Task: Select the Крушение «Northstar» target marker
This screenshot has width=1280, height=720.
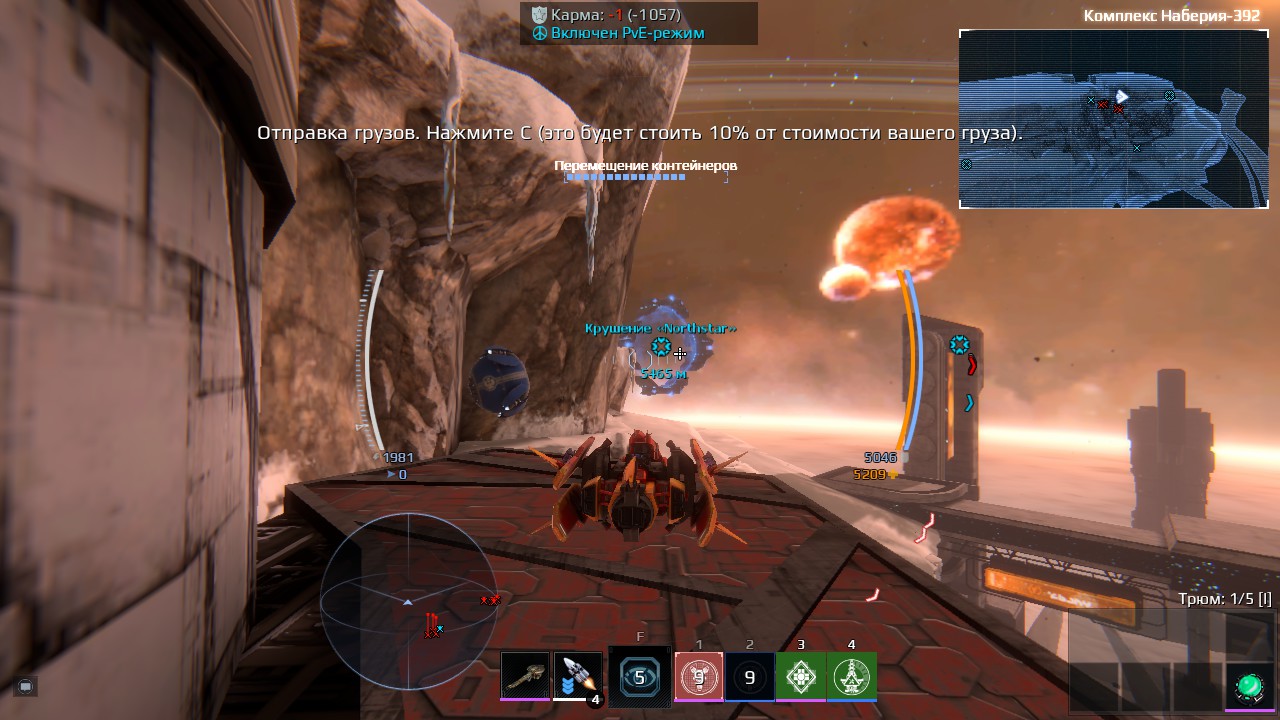Action: (661, 347)
